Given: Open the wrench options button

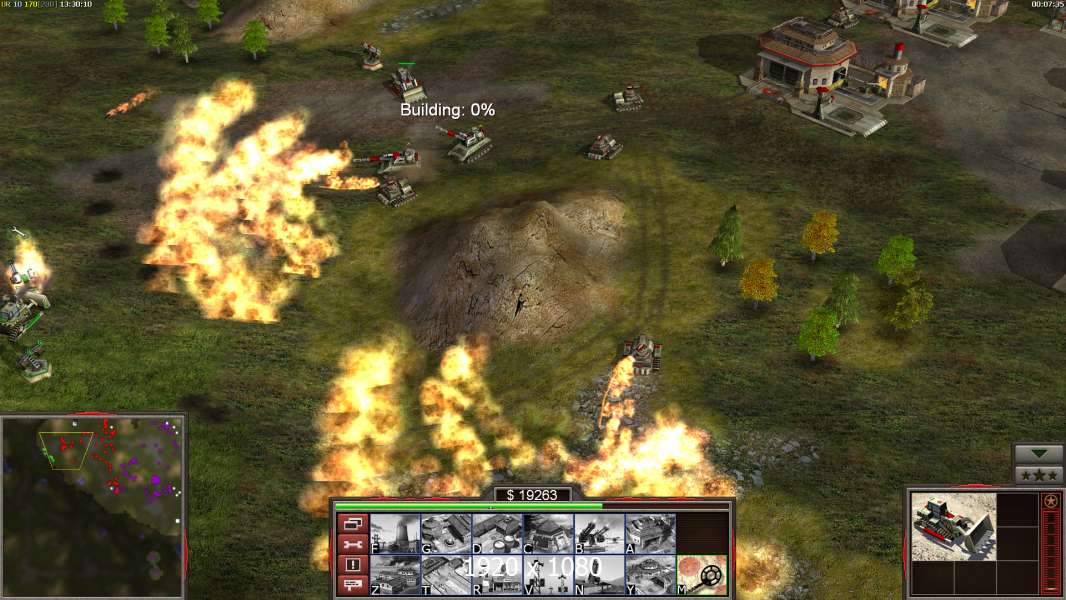Looking at the screenshot, I should [351, 544].
